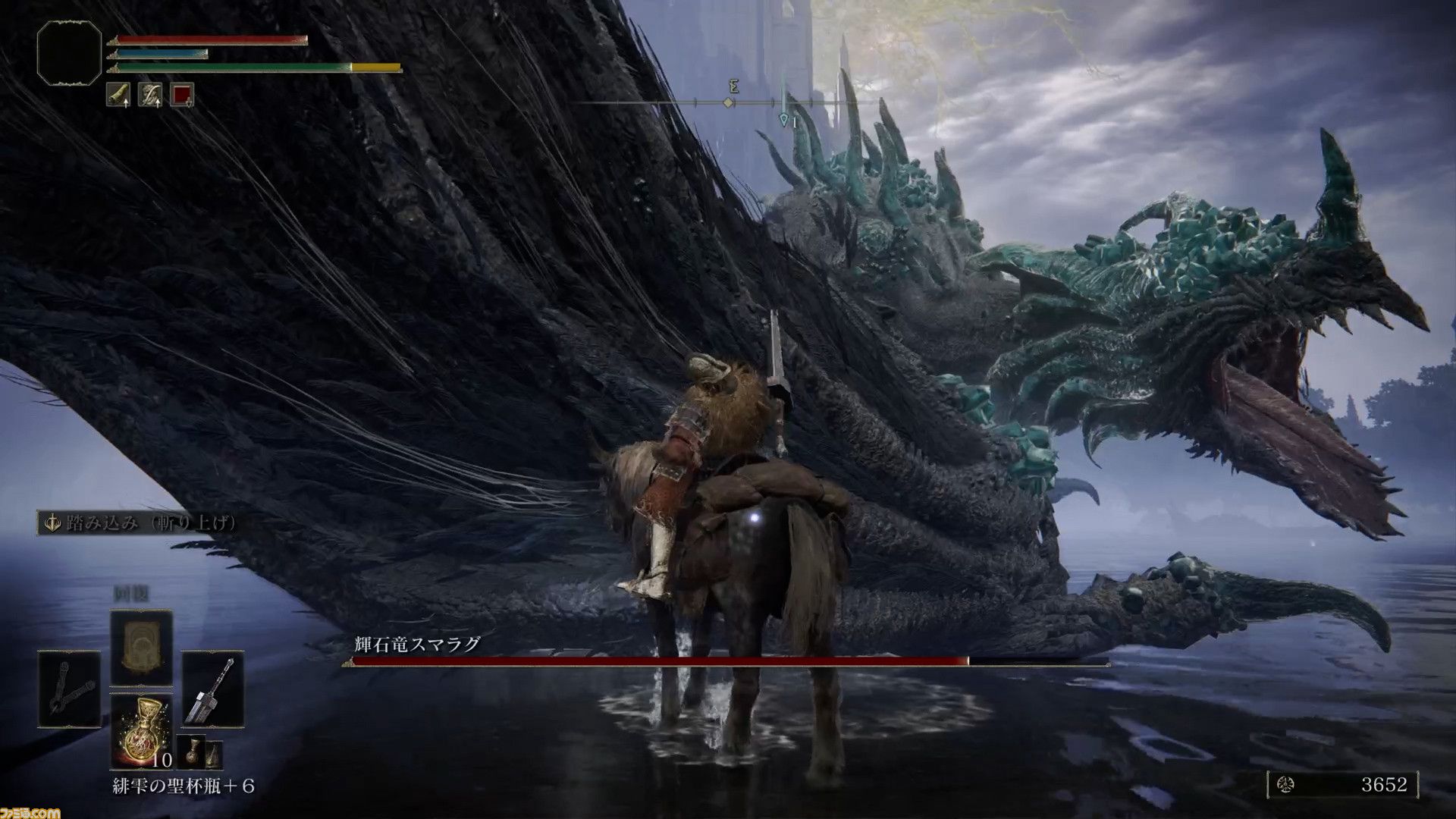This screenshot has height=819, width=1456.
Task: Inspect the horn buff status icon
Action: [118, 95]
